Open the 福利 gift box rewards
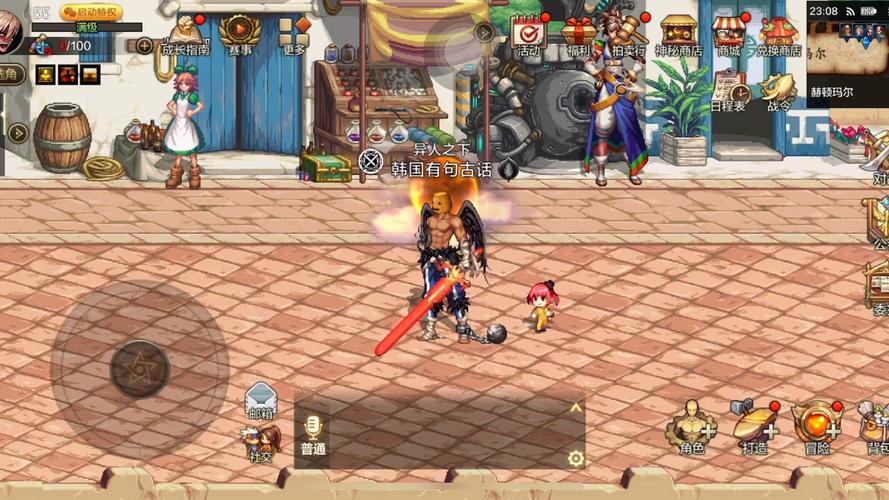889x500 pixels. tap(578, 35)
